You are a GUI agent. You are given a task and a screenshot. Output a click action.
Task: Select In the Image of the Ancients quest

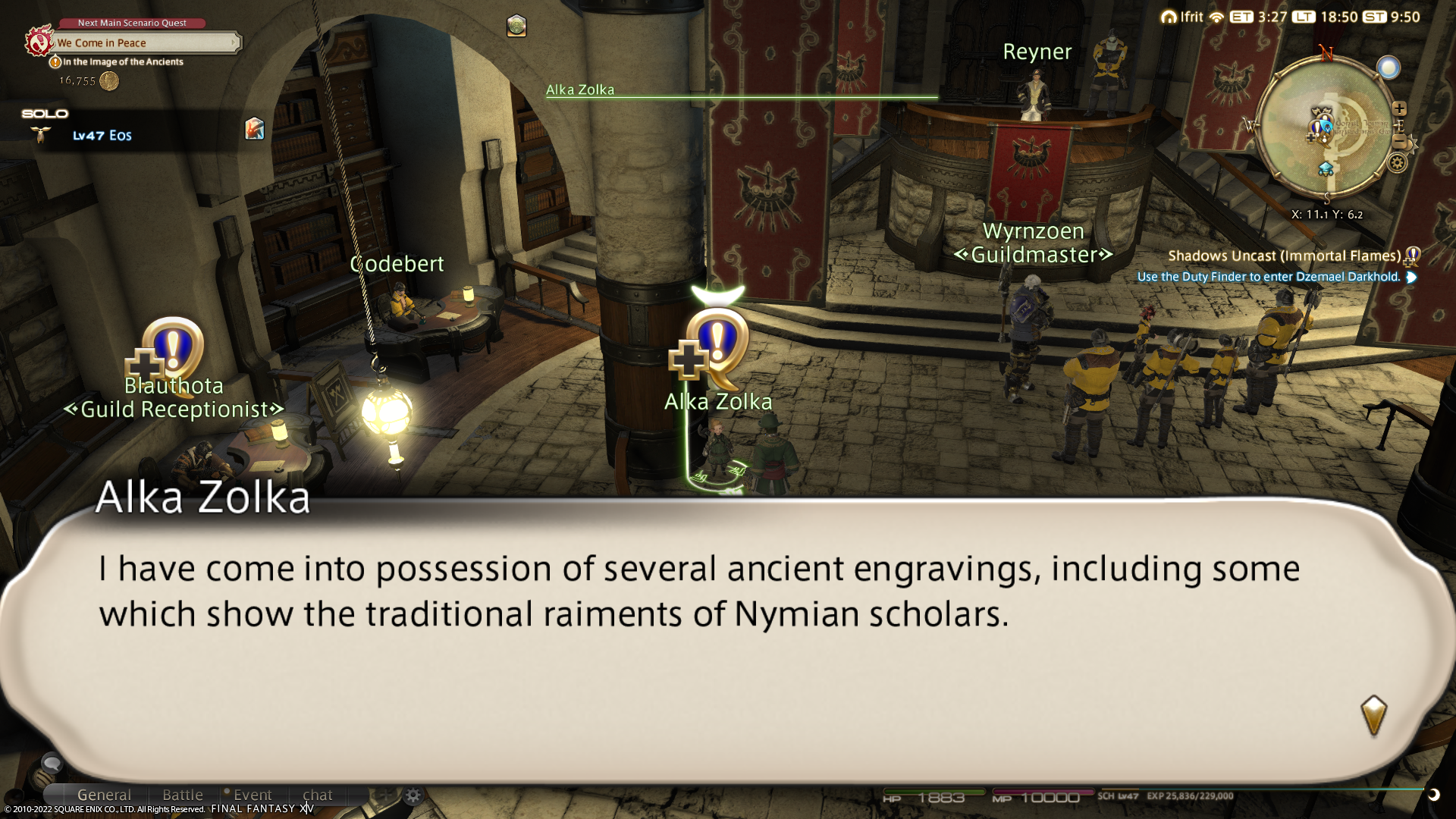tap(123, 62)
